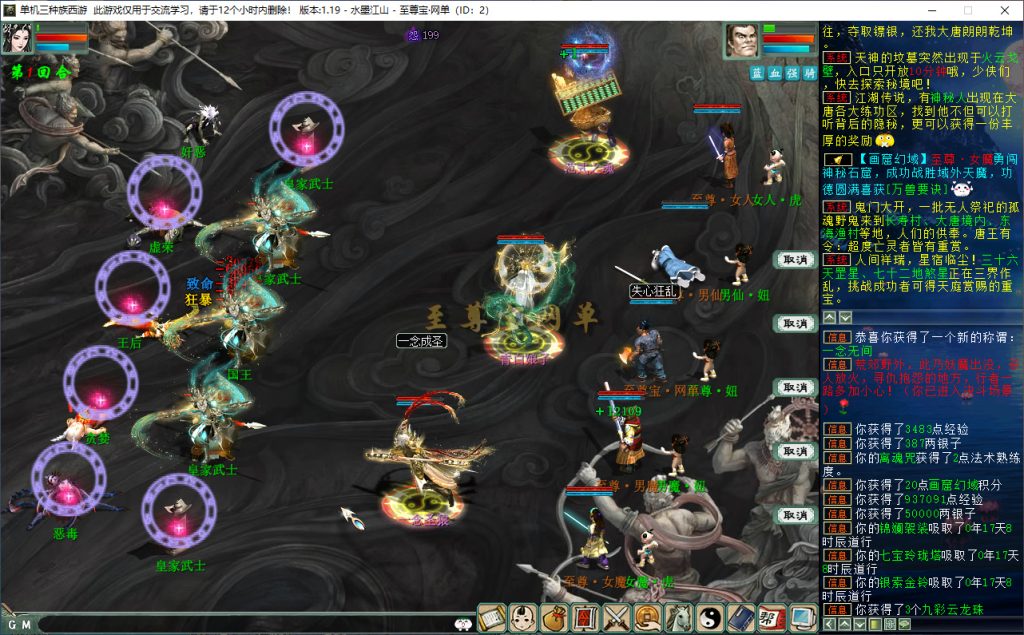Open the emoticon face chat icon
This screenshot has height=635, width=1024.
click(x=462, y=623)
